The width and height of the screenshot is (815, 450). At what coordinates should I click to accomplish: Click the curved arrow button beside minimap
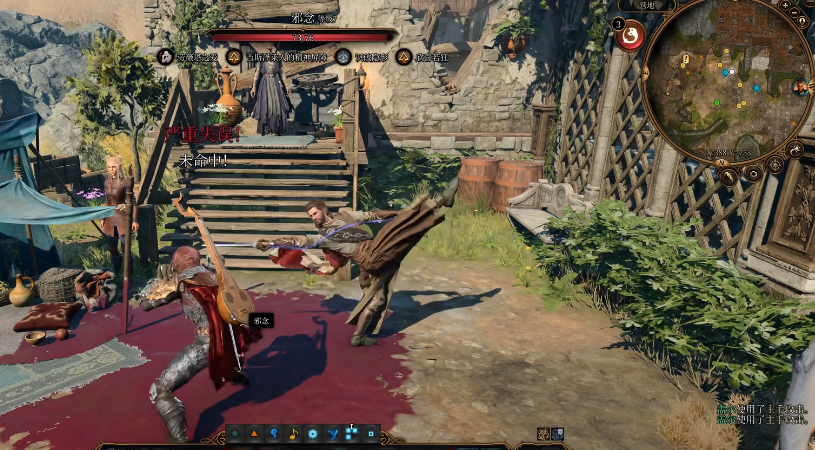tap(796, 150)
